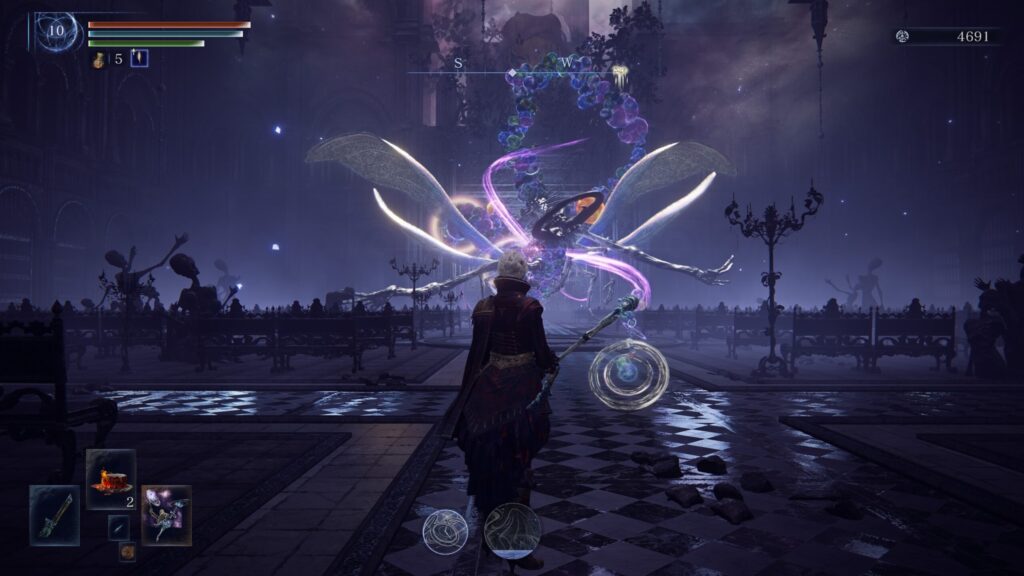Image resolution: width=1024 pixels, height=576 pixels.
Task: Click the small round orange item slot
Action: (127, 551)
